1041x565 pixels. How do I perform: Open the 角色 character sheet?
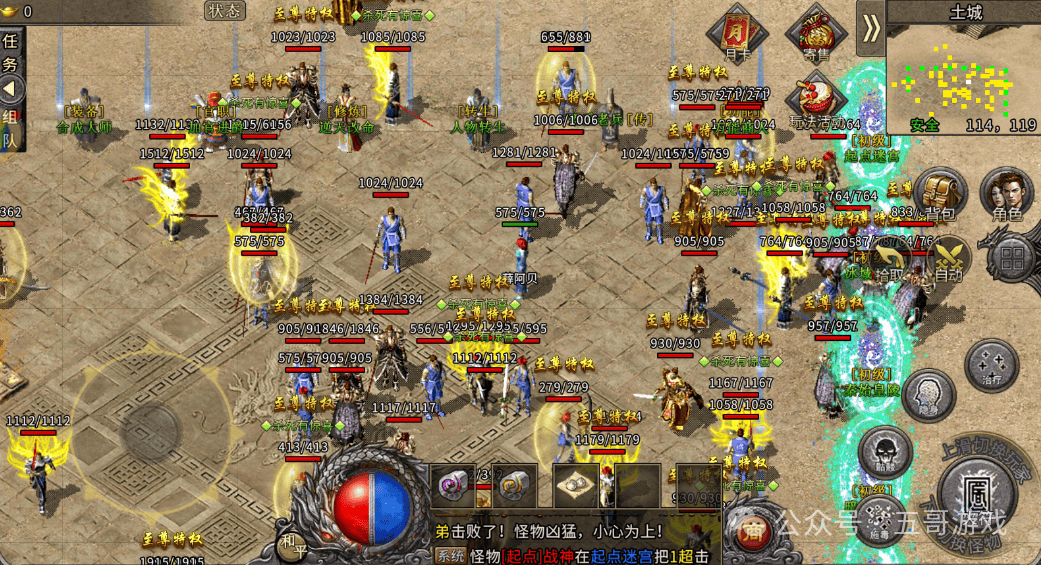[1007, 193]
